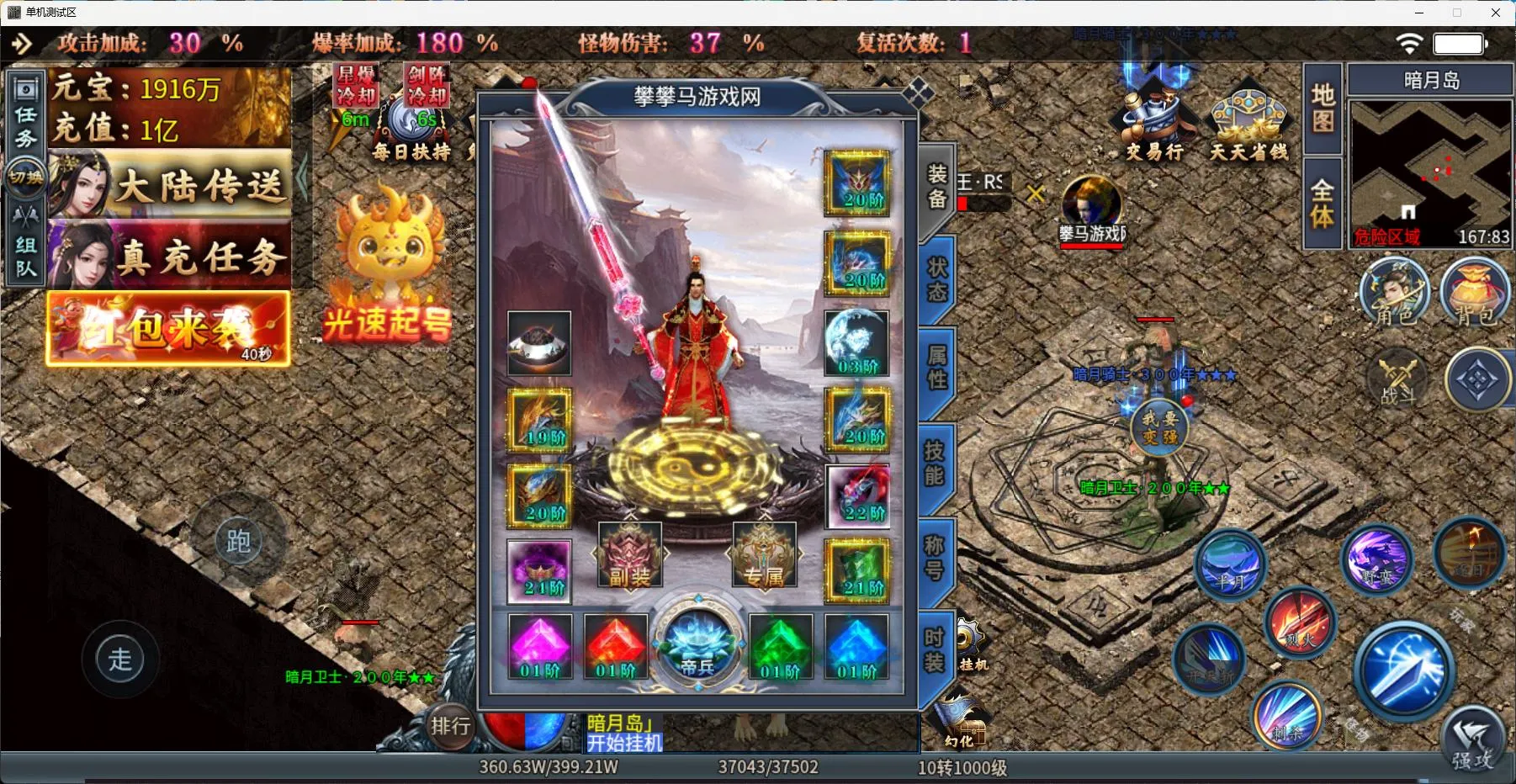
Task: Open the 排行 ranking button
Action: [x=451, y=726]
